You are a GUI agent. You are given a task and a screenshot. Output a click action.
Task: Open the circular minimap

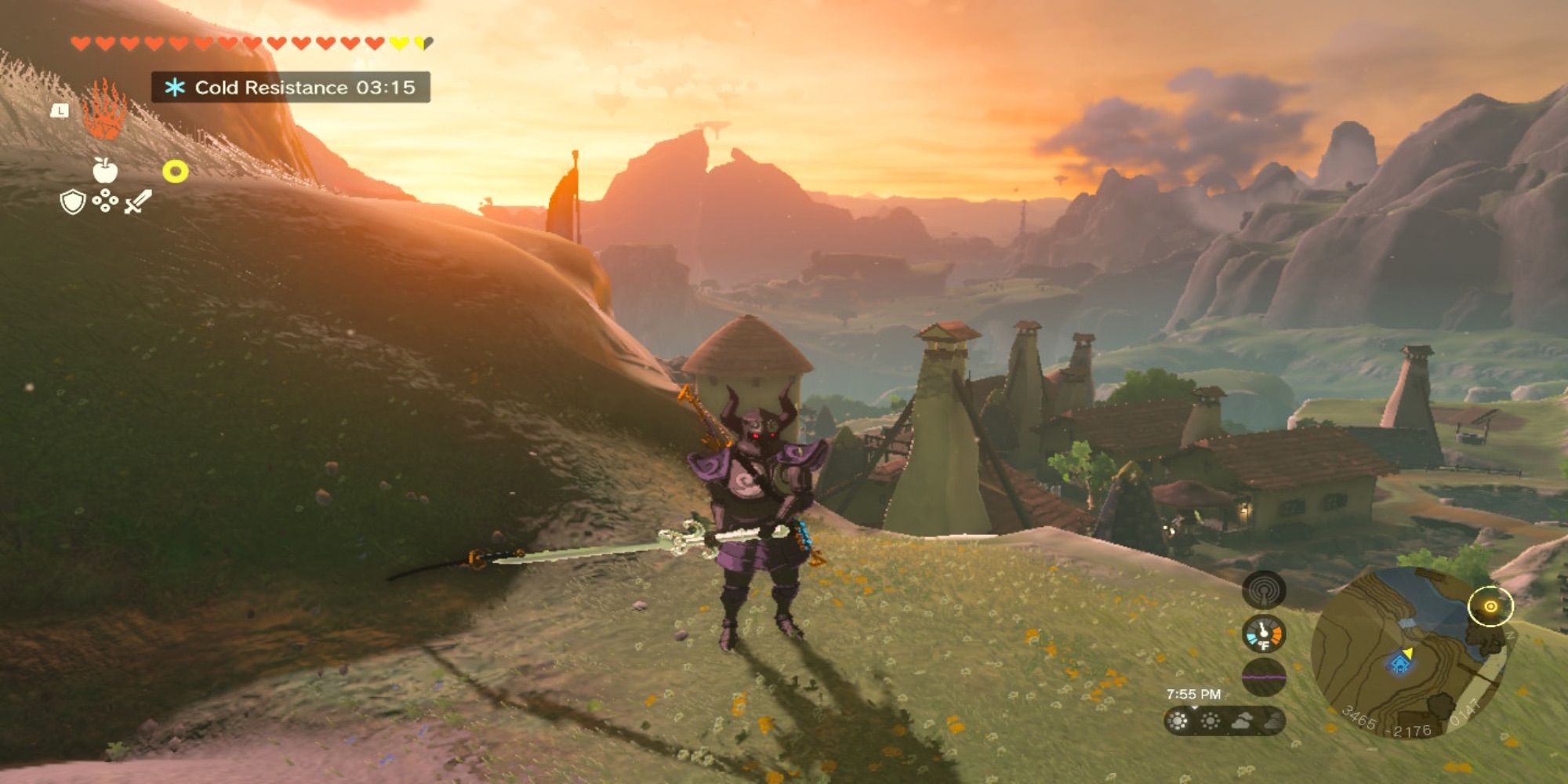click(1408, 652)
